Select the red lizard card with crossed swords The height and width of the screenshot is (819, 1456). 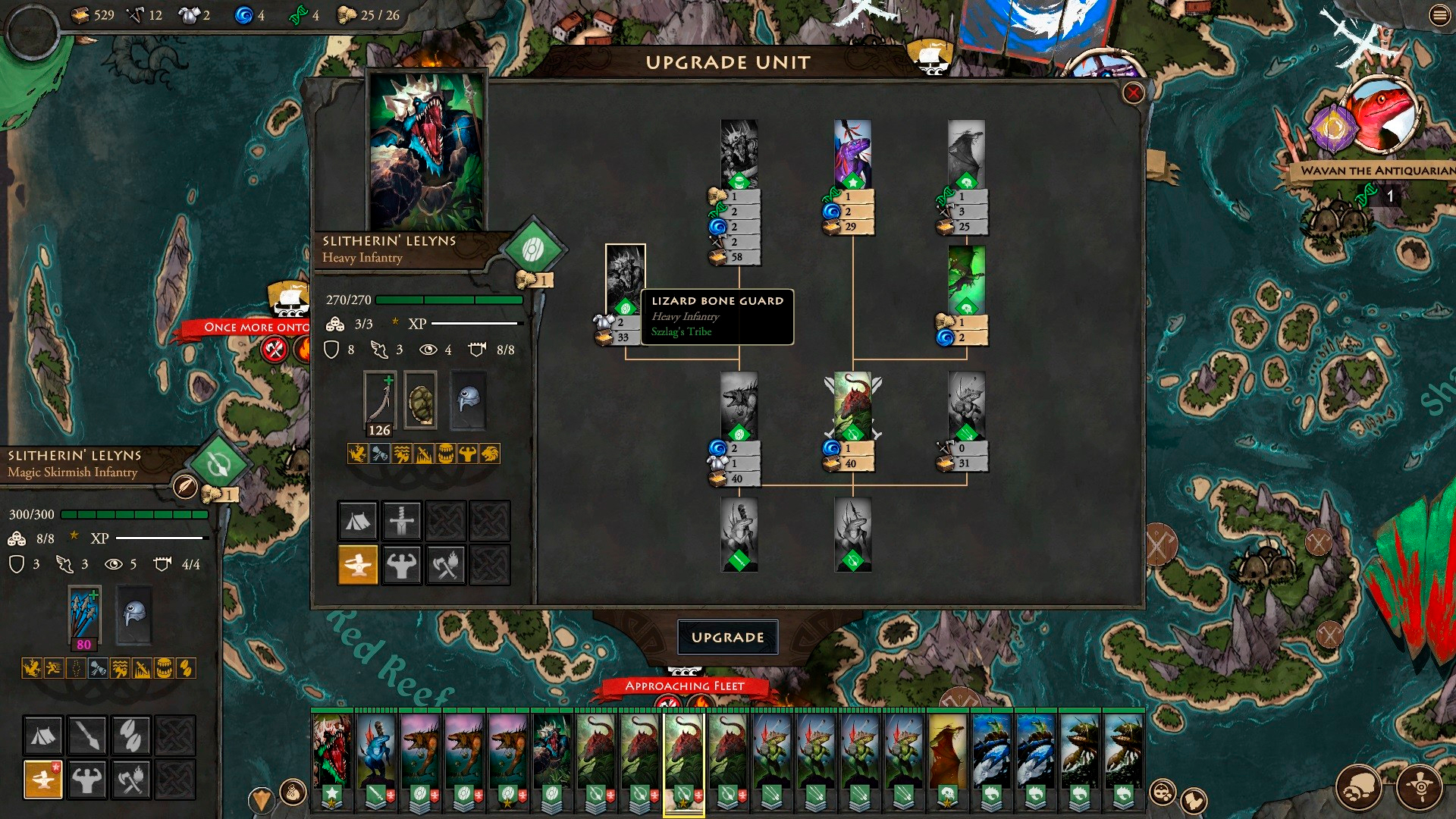tap(852, 406)
